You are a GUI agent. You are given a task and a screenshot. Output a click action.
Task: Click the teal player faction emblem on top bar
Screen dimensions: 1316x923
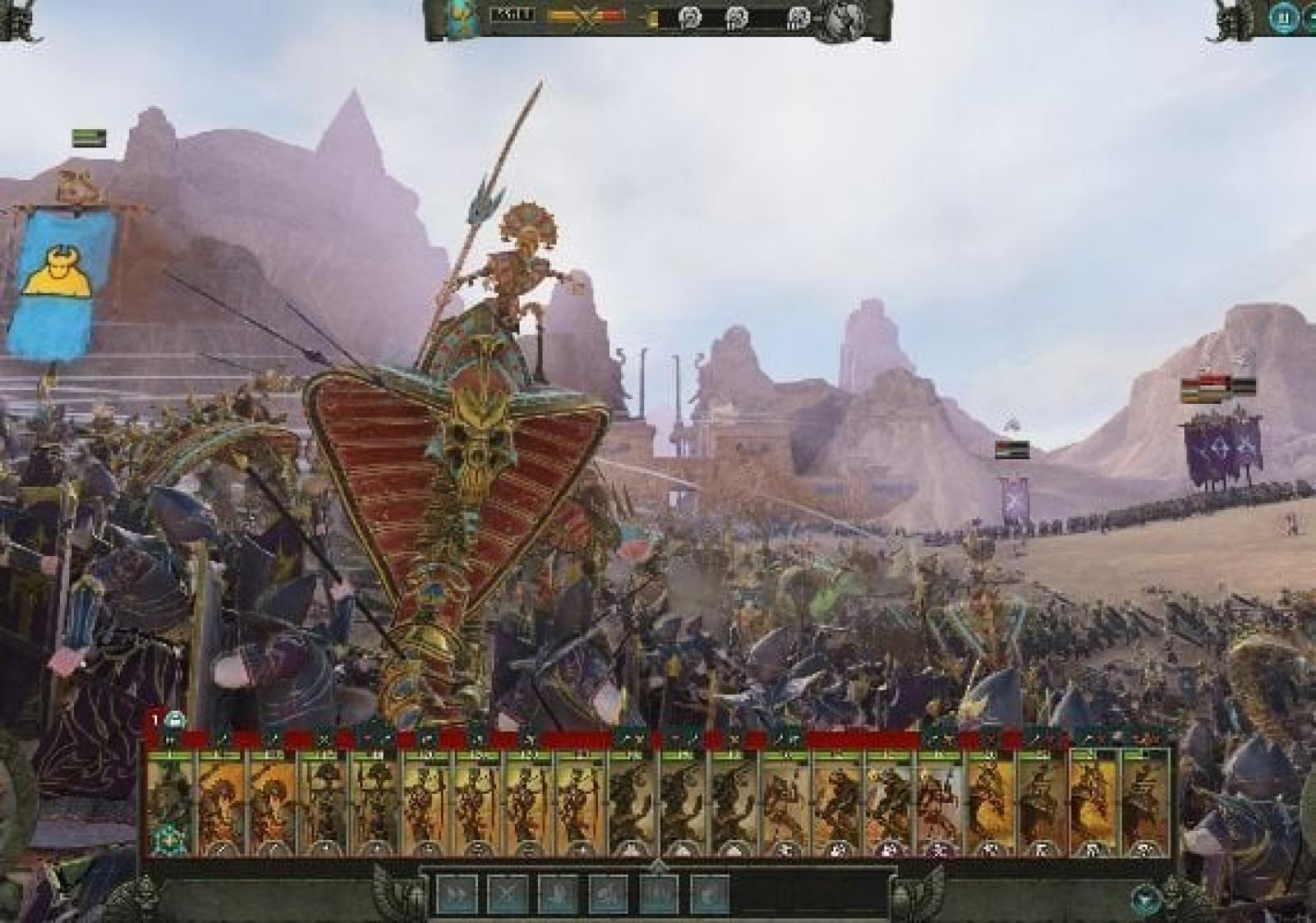tap(457, 17)
